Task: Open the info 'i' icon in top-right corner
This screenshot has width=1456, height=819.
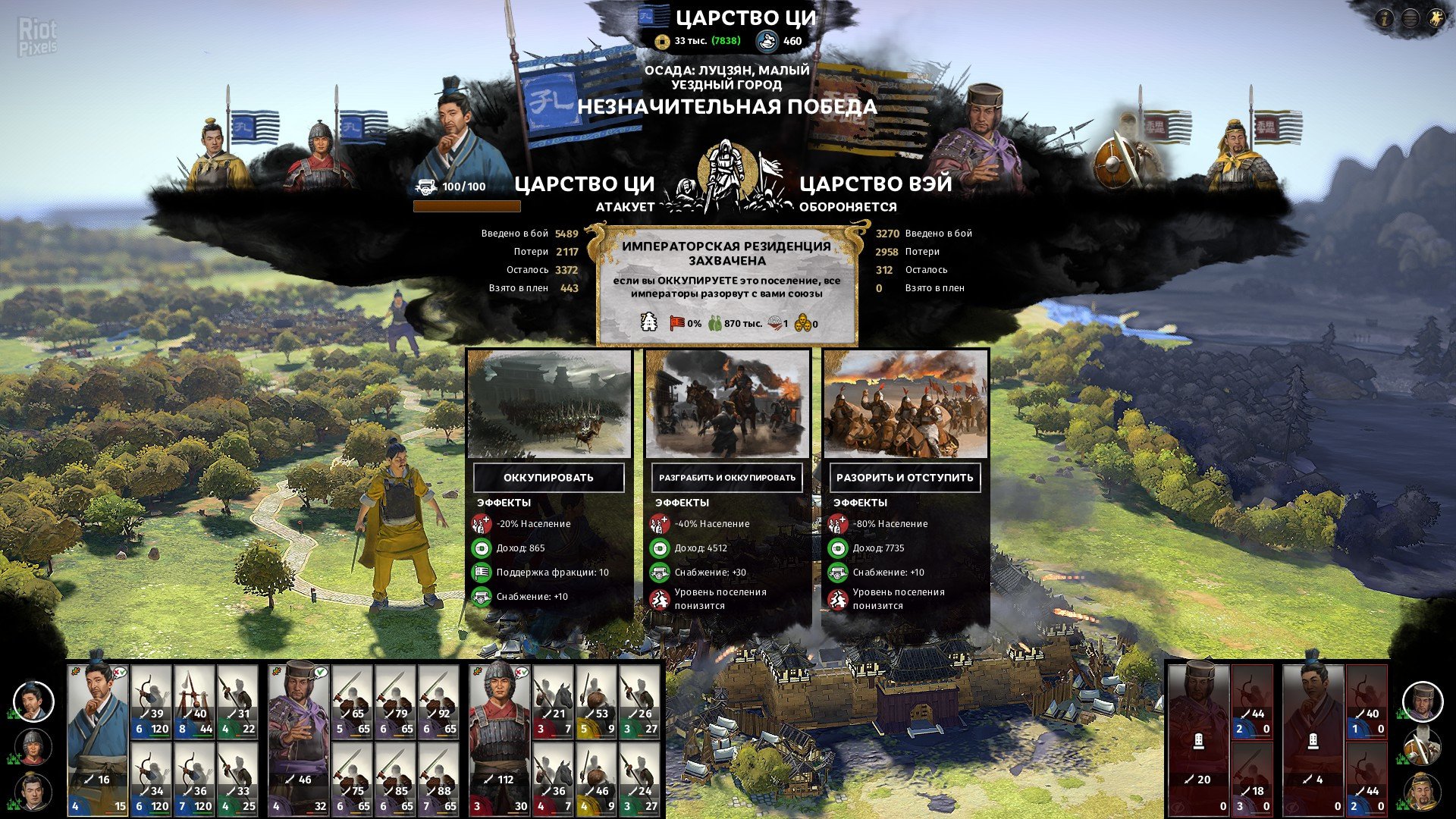Action: coord(1386,18)
